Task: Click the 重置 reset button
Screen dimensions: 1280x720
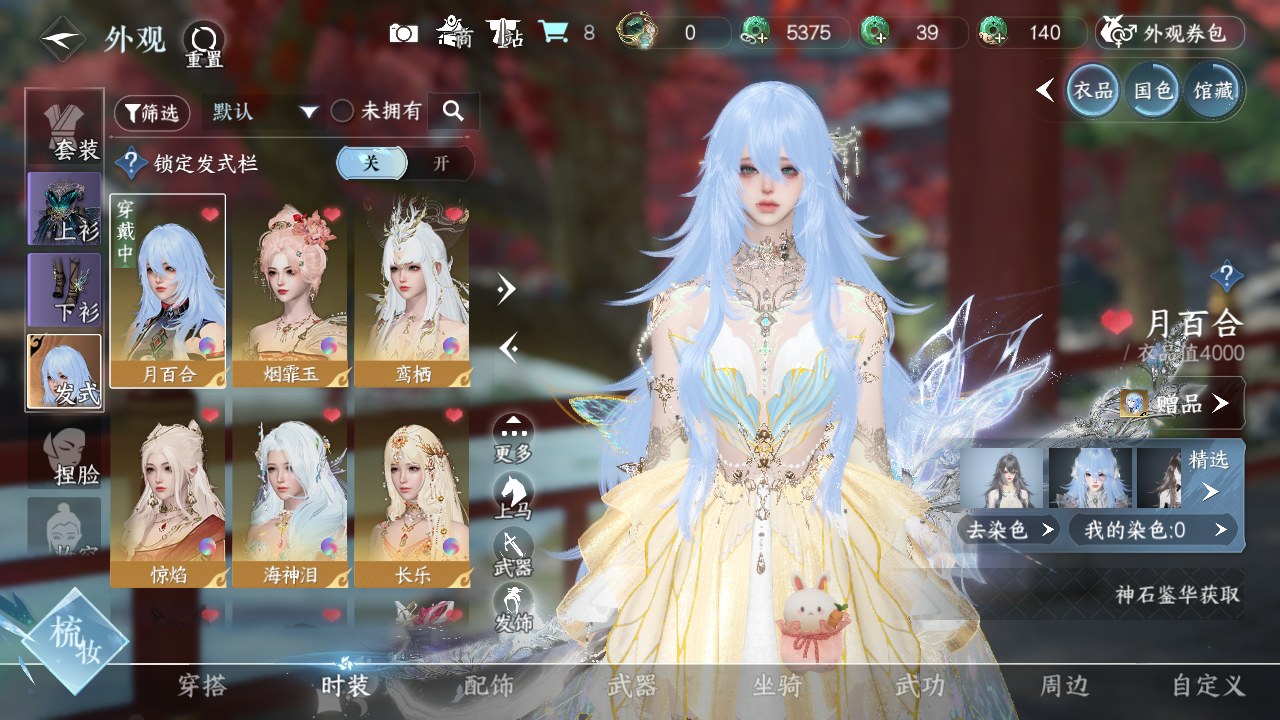Action: coord(204,44)
